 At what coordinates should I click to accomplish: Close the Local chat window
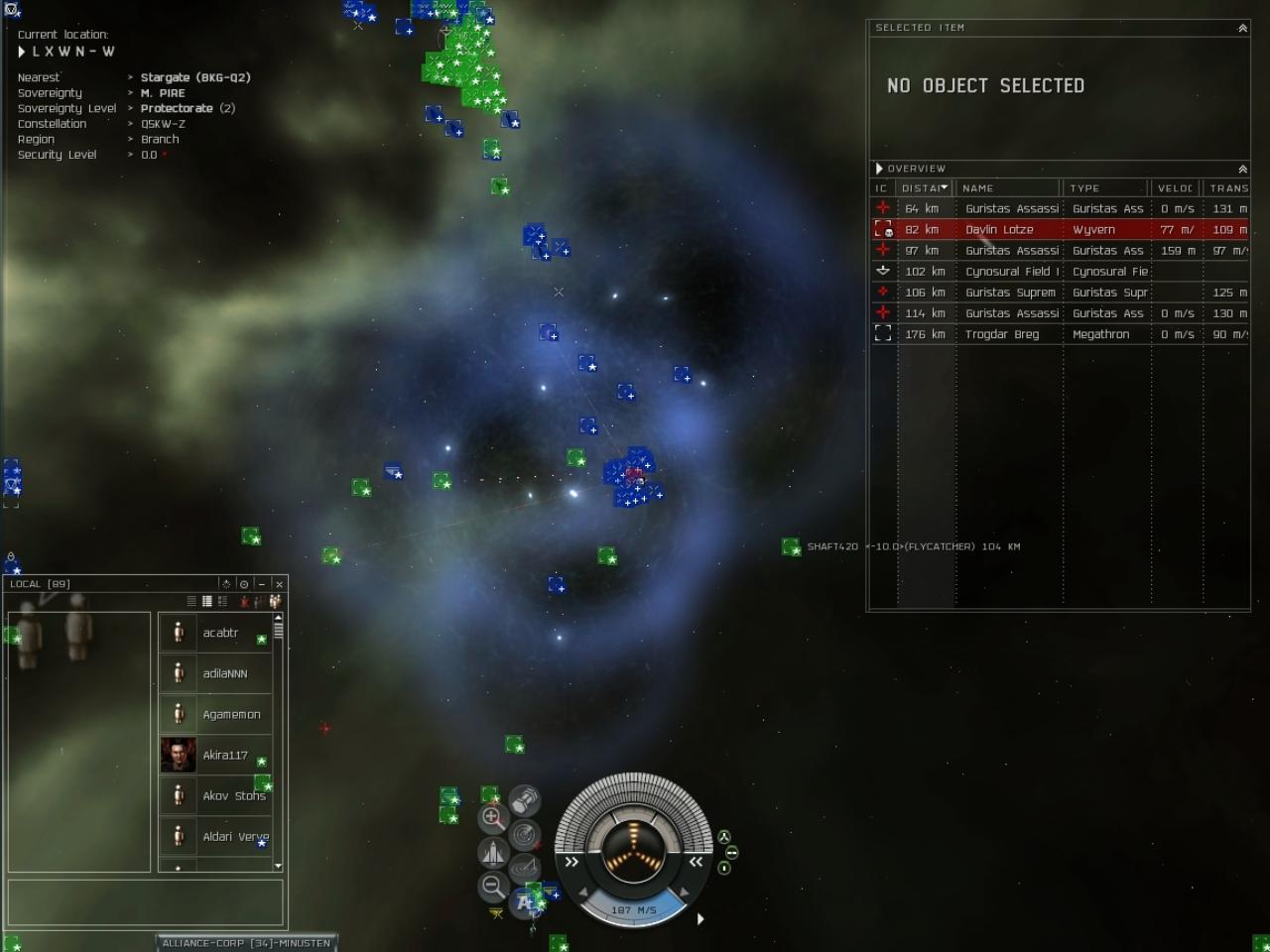click(279, 584)
